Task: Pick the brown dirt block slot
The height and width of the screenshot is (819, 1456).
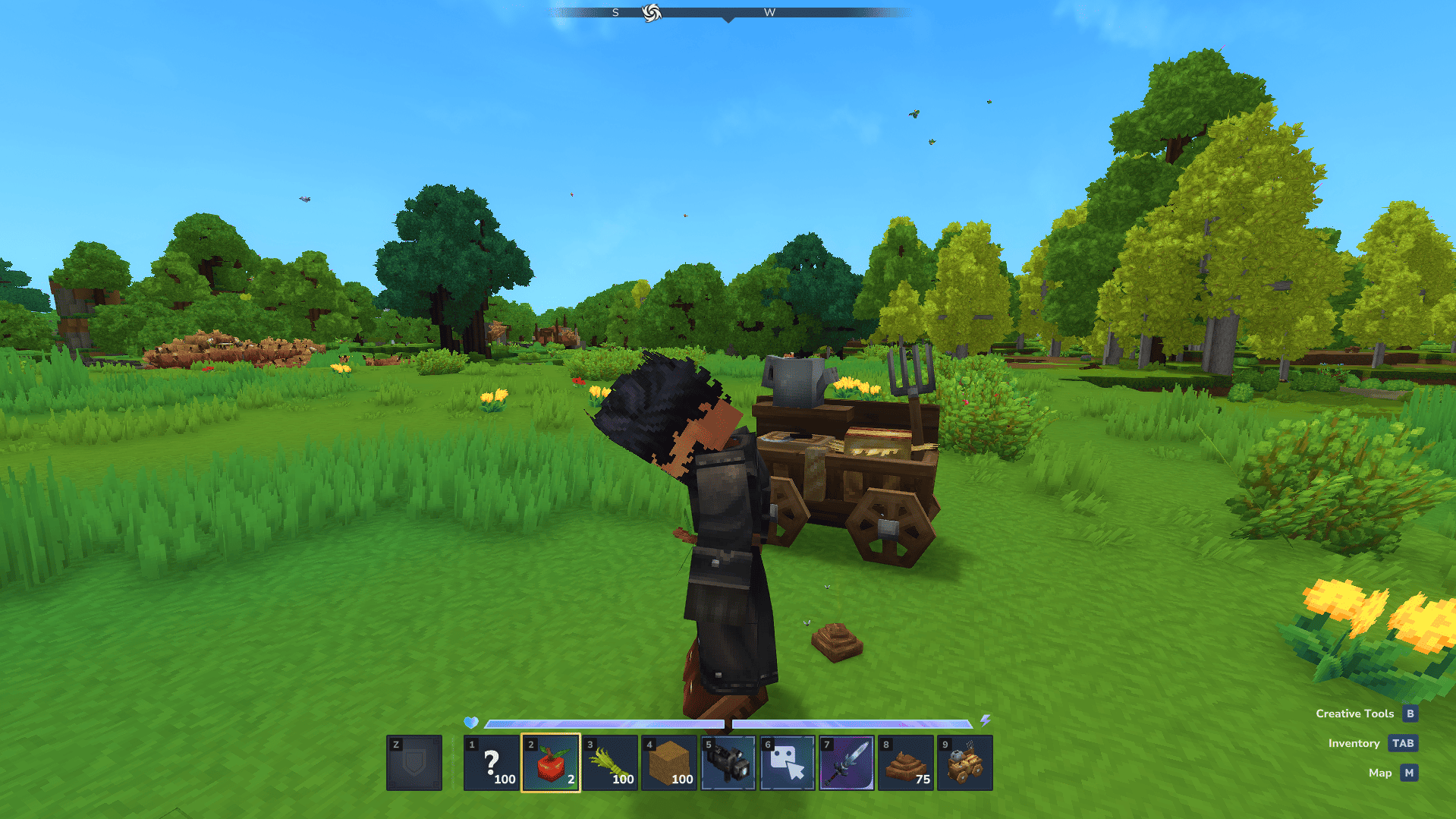Action: [669, 763]
